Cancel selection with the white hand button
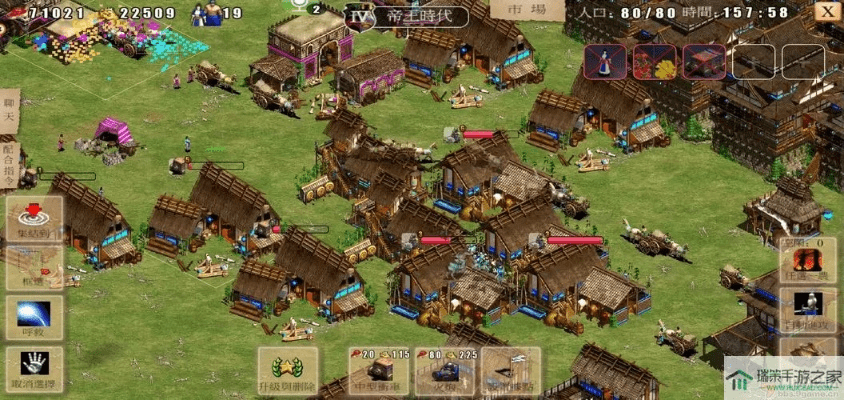 tap(35, 366)
